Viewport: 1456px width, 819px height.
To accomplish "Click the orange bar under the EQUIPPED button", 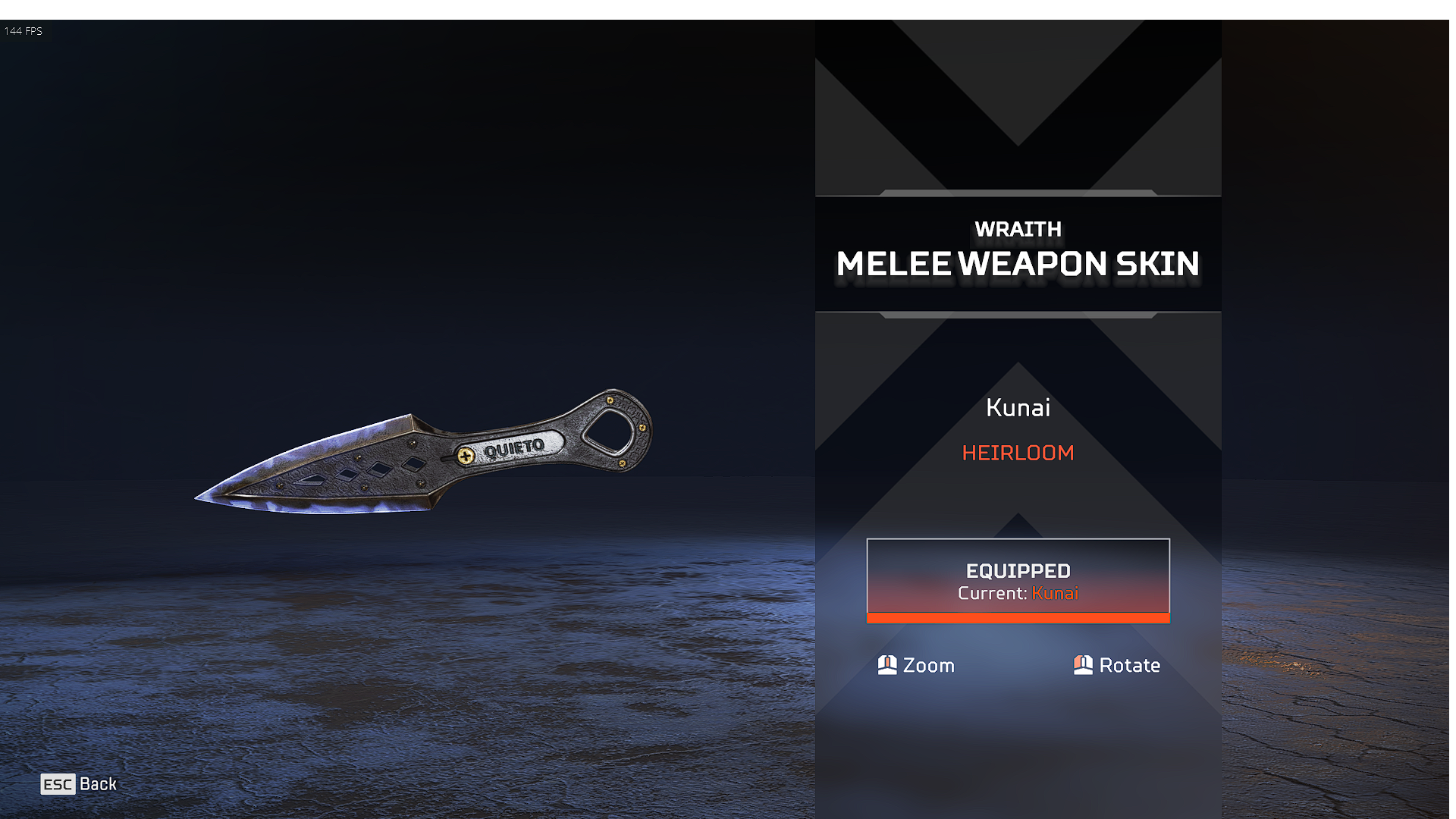I will click(1018, 618).
